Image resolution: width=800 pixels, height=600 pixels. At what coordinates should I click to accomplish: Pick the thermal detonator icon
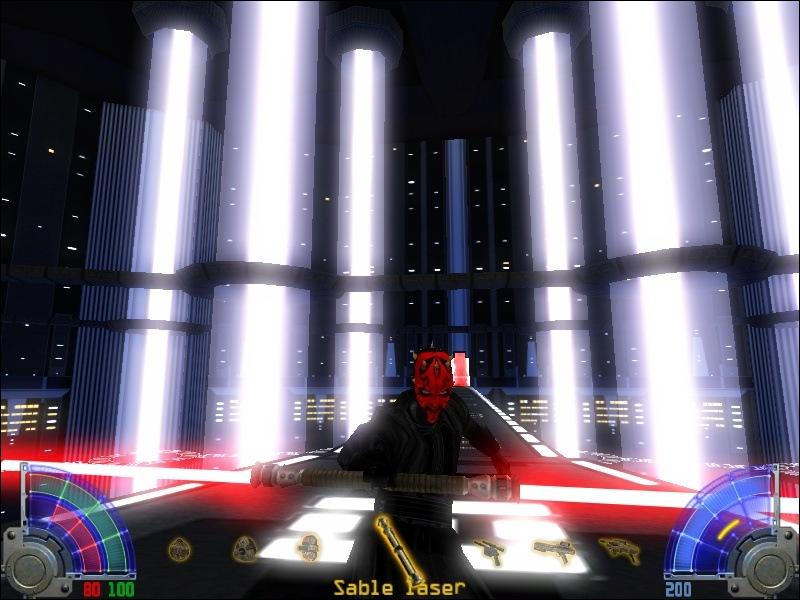click(x=180, y=548)
